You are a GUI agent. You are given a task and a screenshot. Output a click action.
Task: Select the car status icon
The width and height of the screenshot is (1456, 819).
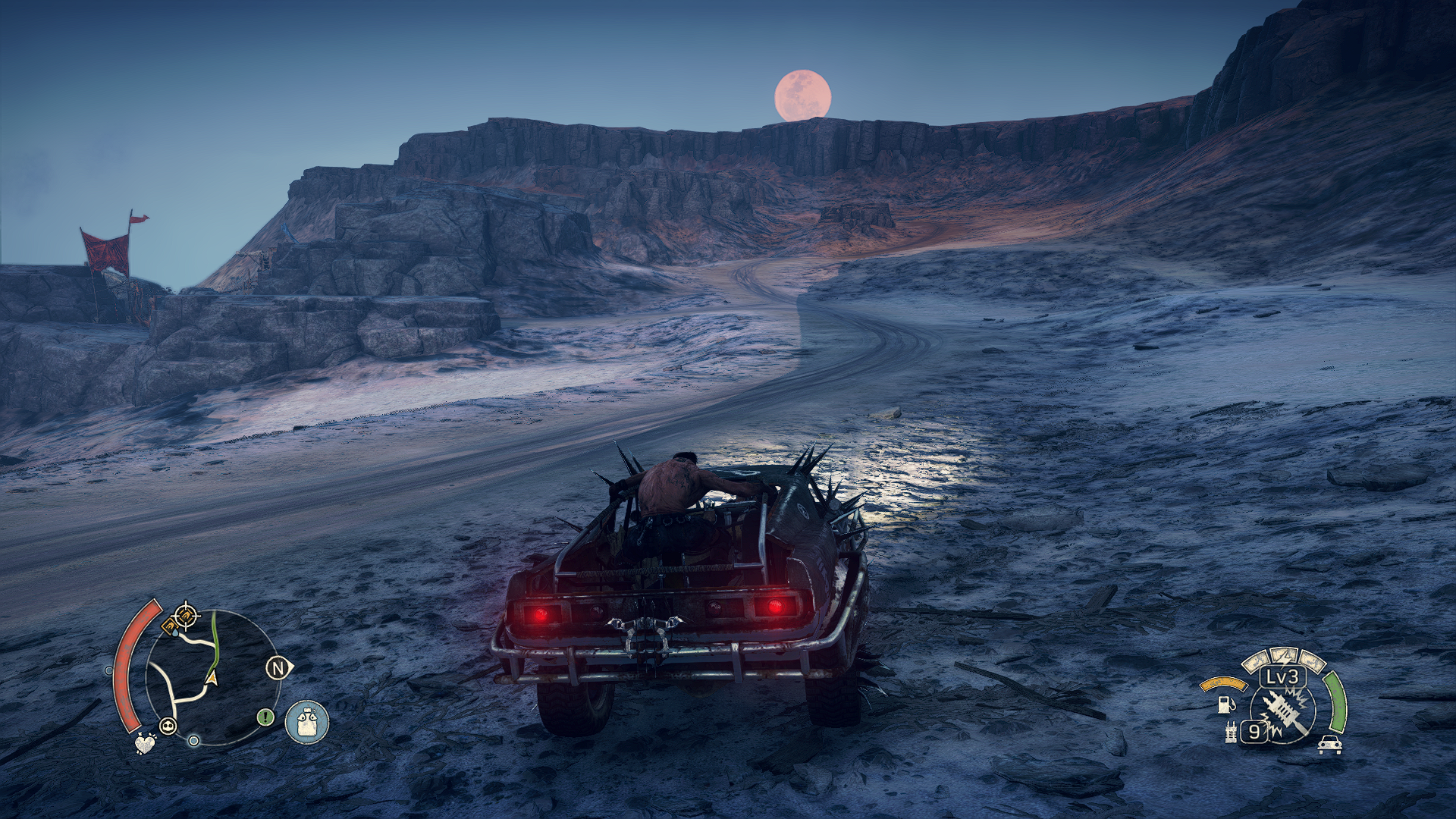[1329, 745]
